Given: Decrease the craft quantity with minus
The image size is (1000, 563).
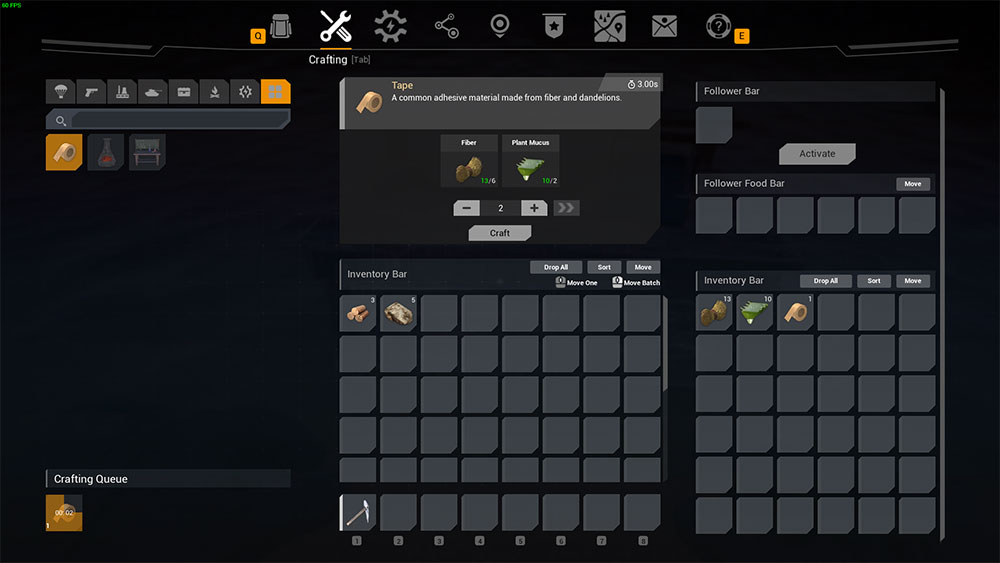Looking at the screenshot, I should [466, 208].
